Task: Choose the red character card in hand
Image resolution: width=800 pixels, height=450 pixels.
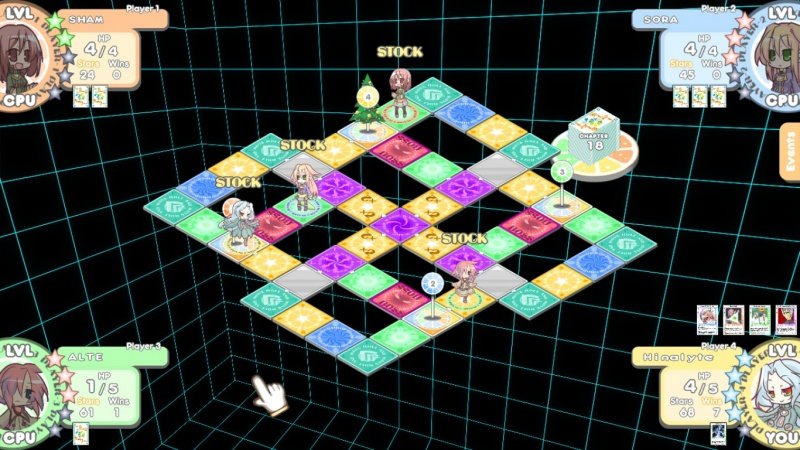Action: [784, 320]
